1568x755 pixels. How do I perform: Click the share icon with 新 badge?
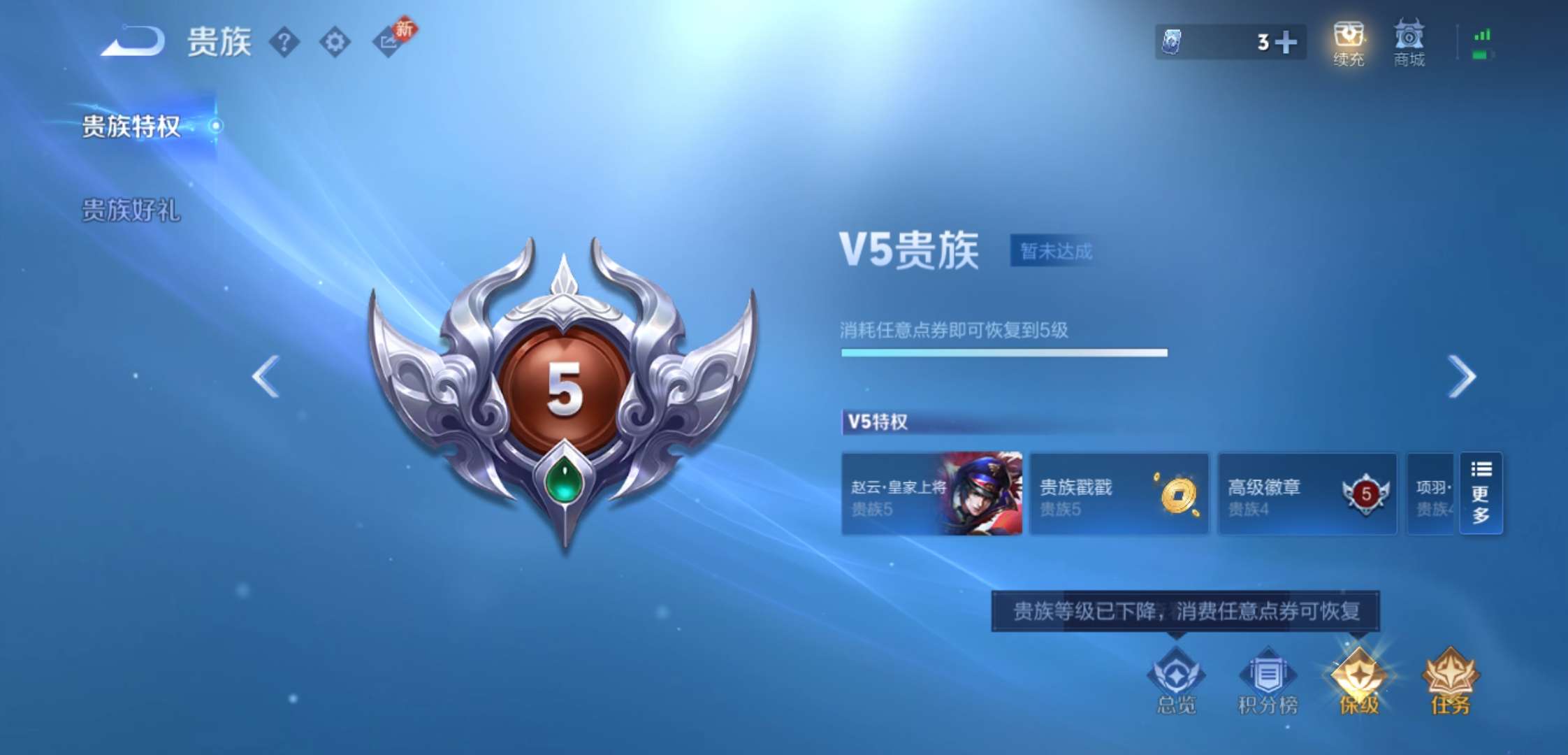[390, 43]
